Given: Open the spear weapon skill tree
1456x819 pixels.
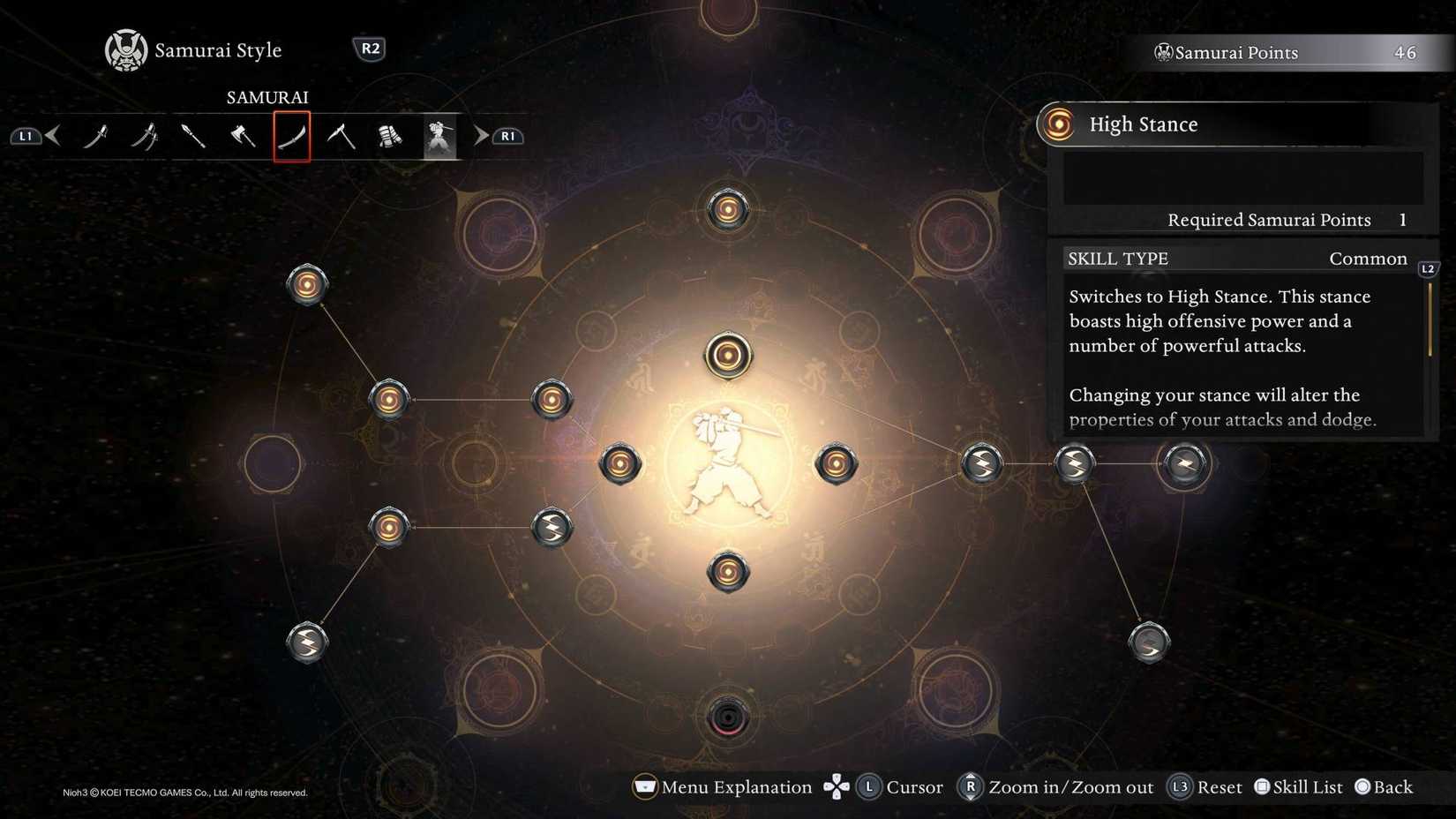Looking at the screenshot, I should tap(194, 135).
